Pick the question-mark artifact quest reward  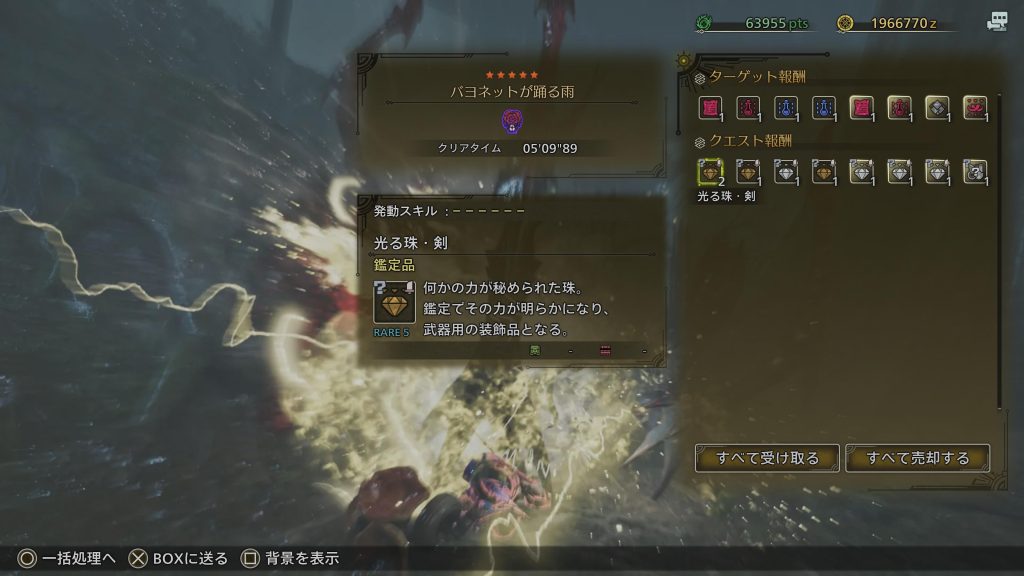(x=974, y=172)
